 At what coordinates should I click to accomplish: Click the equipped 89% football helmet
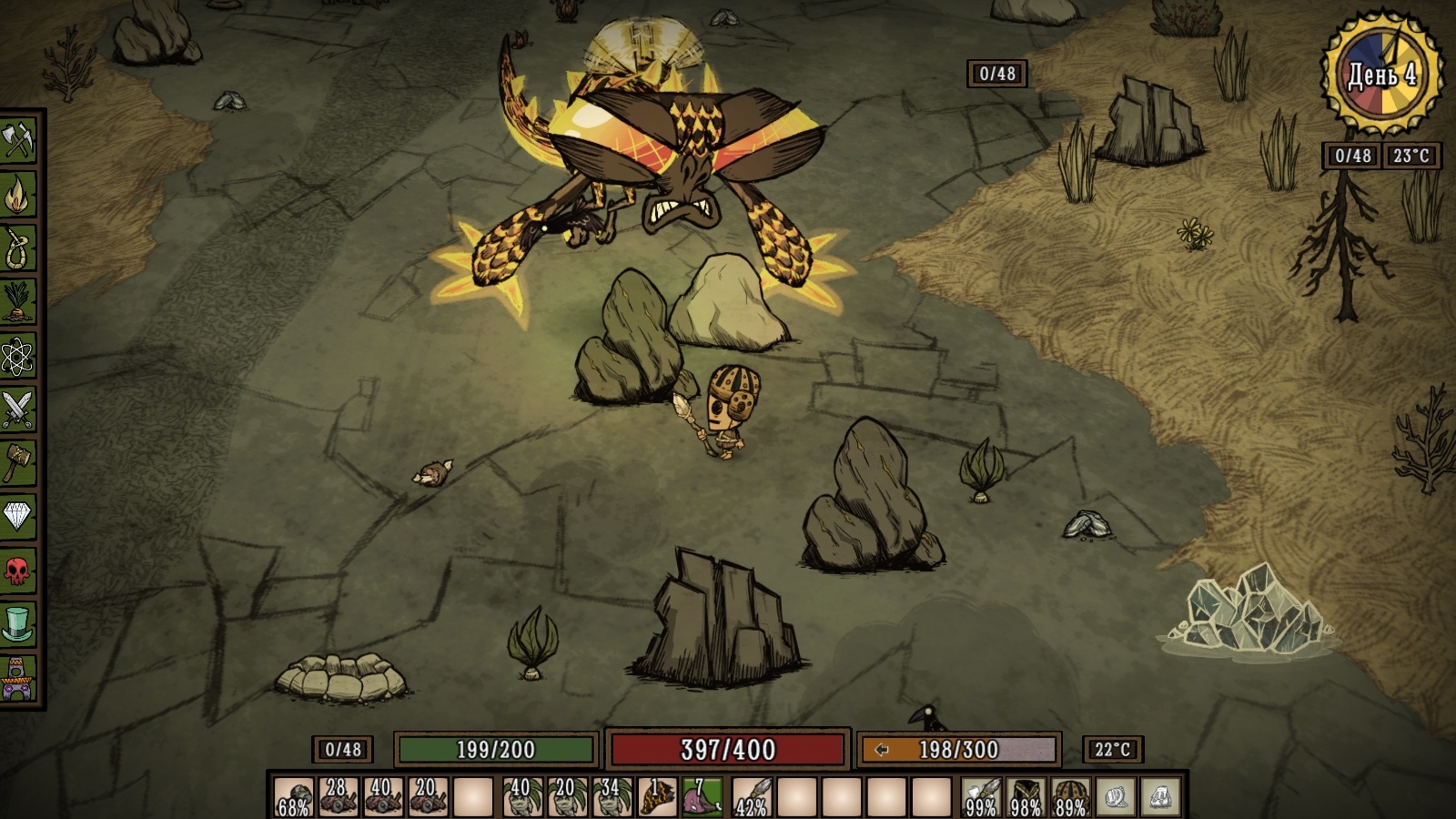tap(1070, 796)
